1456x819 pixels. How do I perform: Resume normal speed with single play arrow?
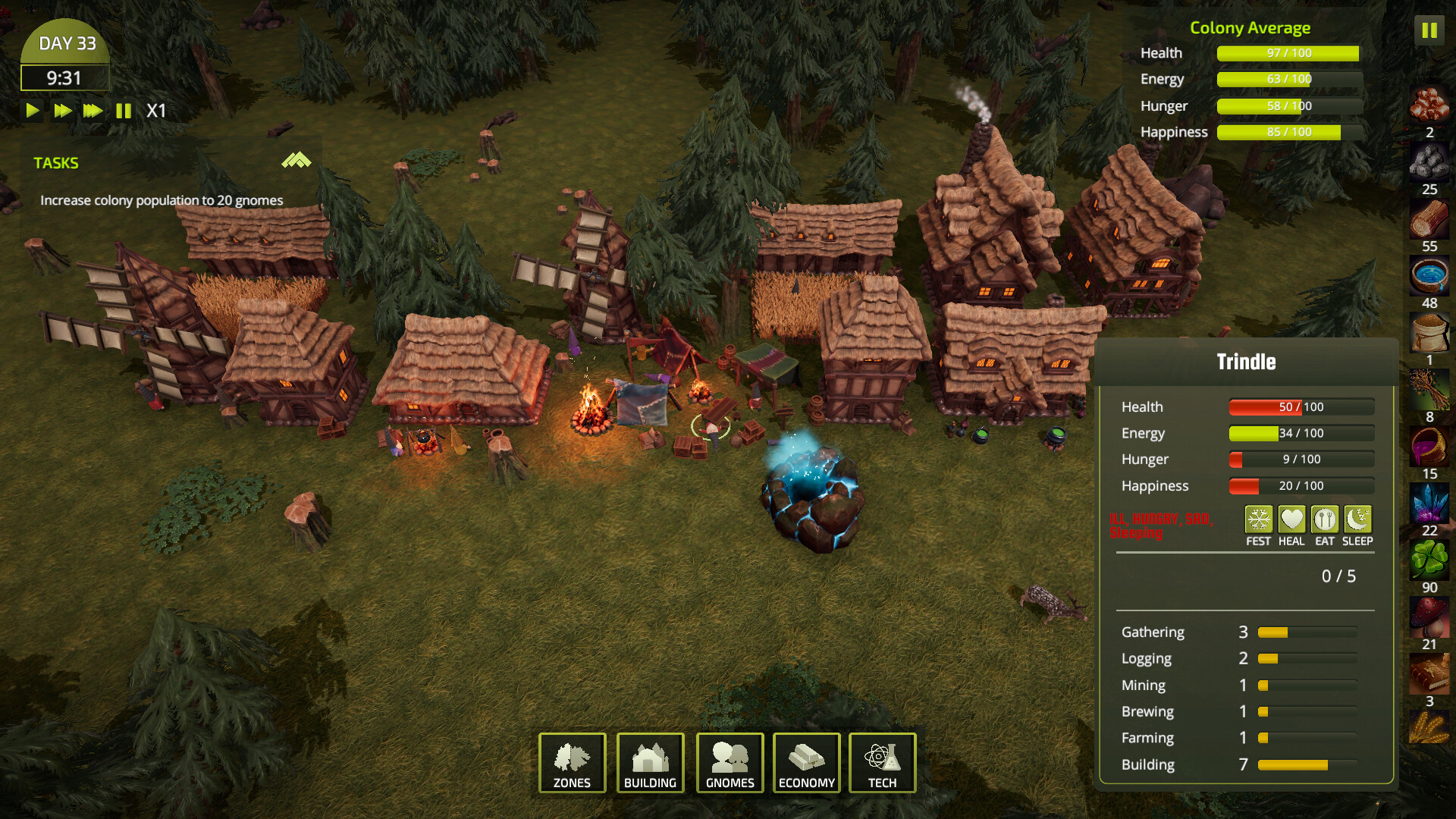pos(32,111)
